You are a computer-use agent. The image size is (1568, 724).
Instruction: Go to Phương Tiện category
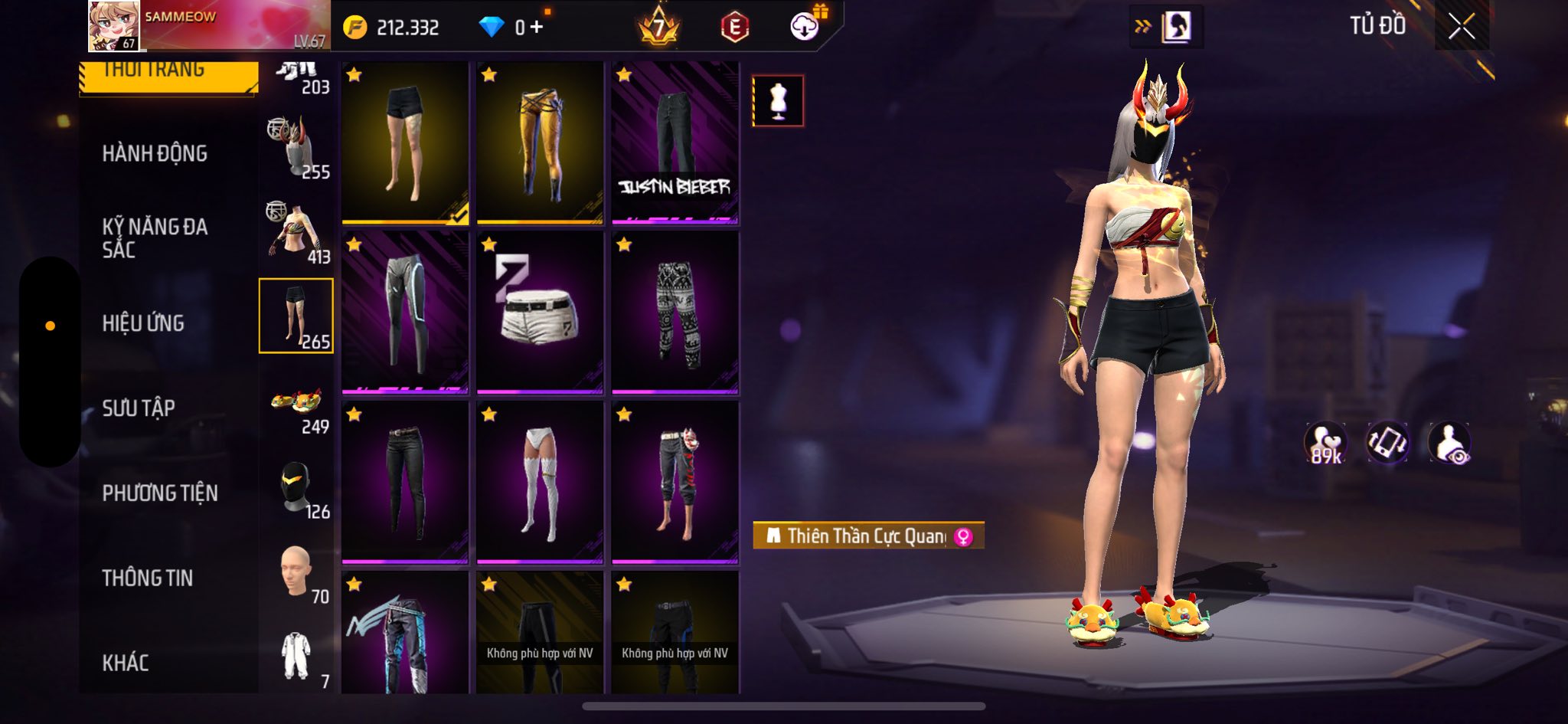pyautogui.click(x=160, y=493)
